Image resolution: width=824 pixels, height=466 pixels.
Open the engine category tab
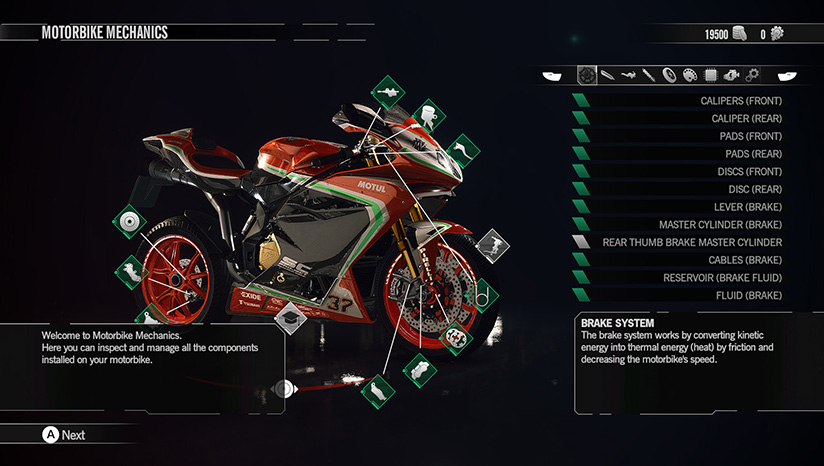[730, 75]
